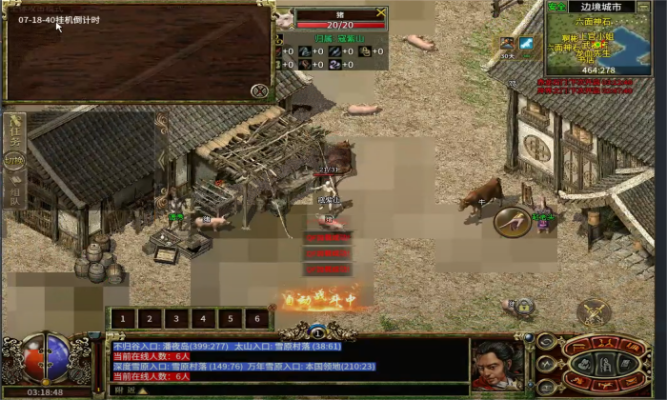667x400 pixels.
Task: Click the red and blue health orb
Action: (44, 355)
